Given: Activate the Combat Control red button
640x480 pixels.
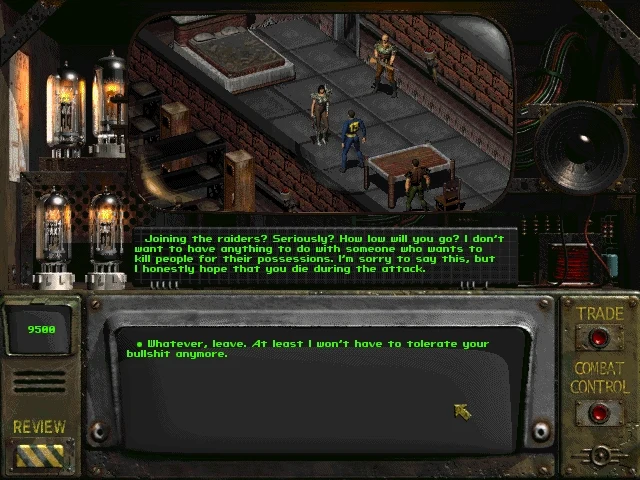Looking at the screenshot, I should 600,411.
